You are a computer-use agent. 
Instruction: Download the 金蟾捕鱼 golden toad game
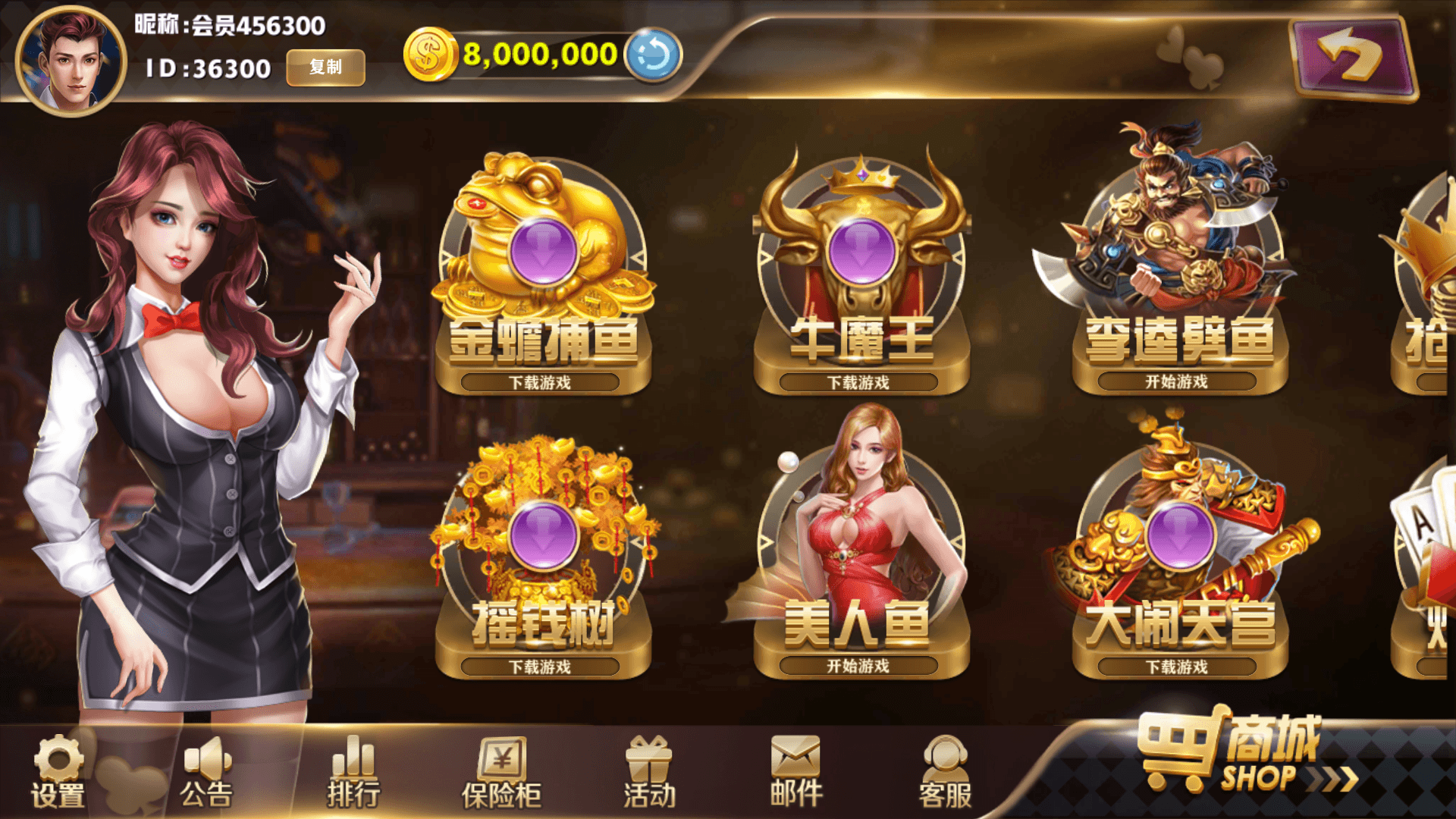540,382
